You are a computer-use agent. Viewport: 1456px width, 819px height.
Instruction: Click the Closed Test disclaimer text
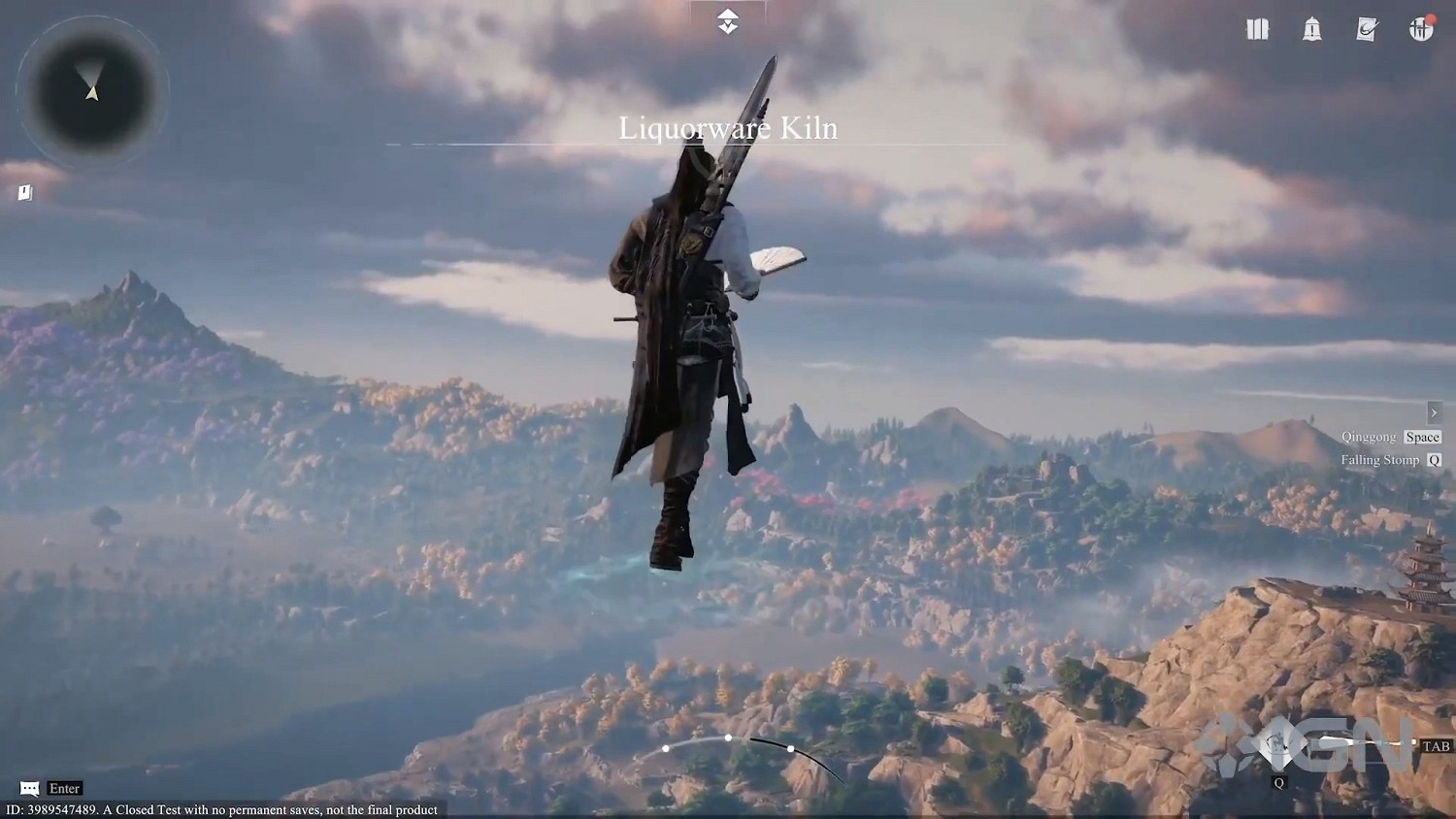[x=219, y=808]
